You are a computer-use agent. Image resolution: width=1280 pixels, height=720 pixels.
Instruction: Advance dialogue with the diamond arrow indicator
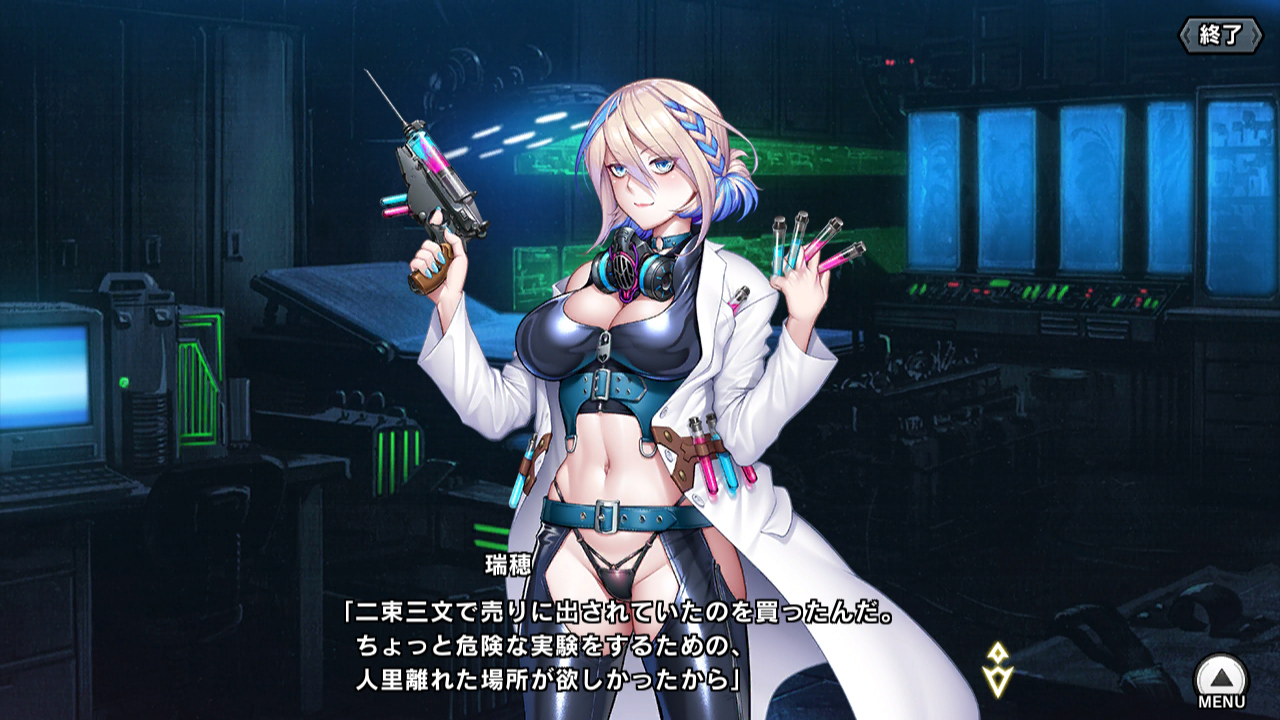click(999, 669)
